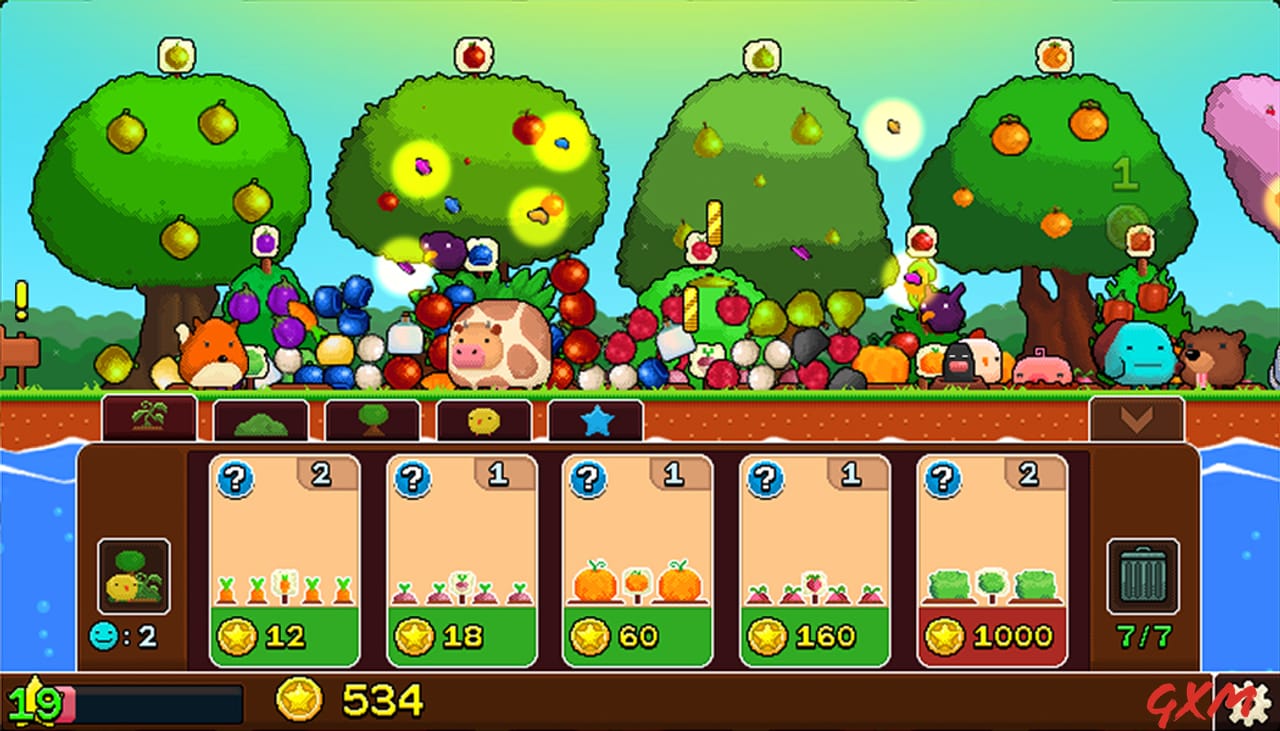
Task: Reveal the hidden item on the carrot card
Action: pyautogui.click(x=235, y=478)
